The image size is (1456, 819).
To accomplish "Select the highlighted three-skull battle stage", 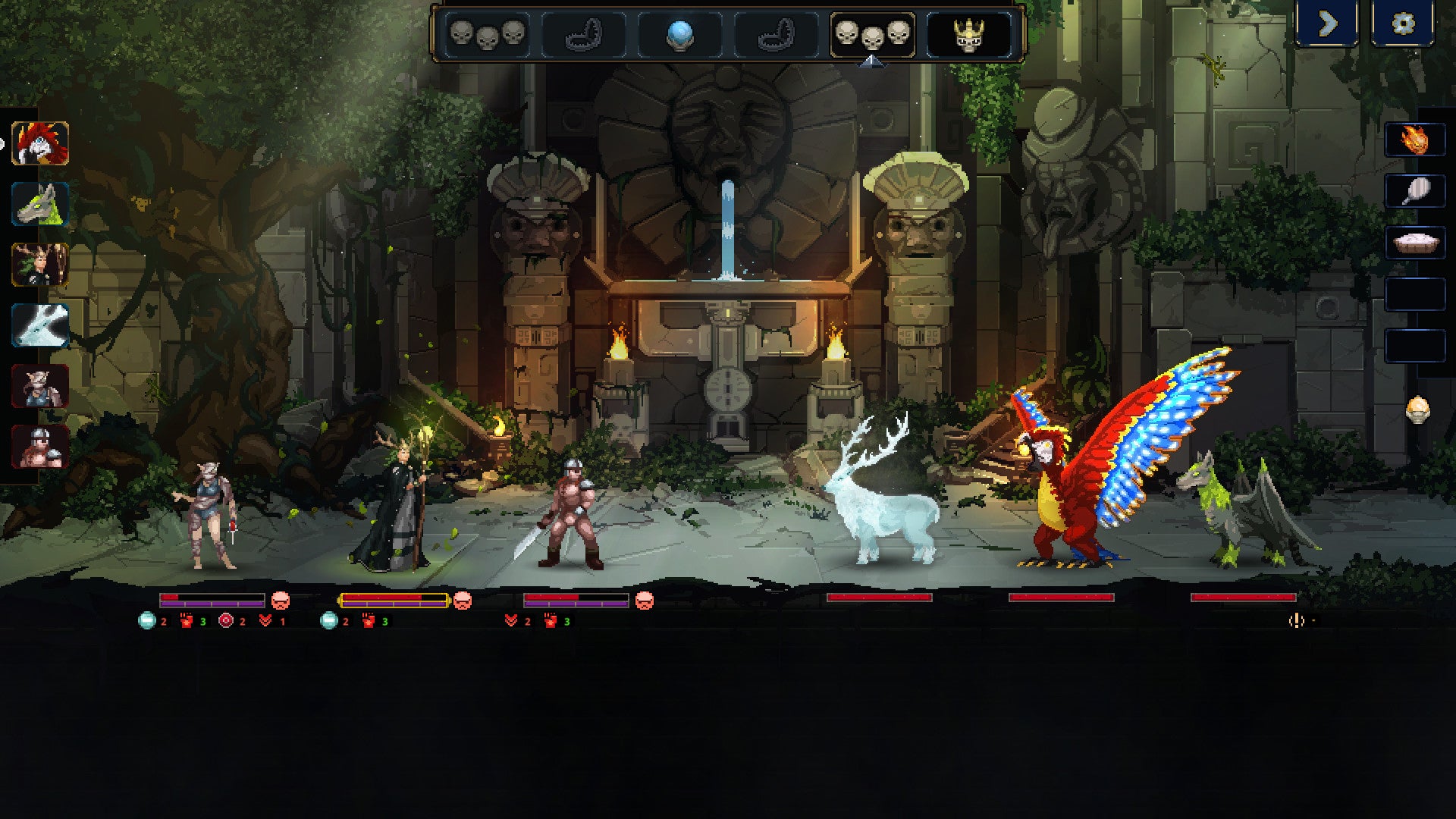I will [872, 35].
